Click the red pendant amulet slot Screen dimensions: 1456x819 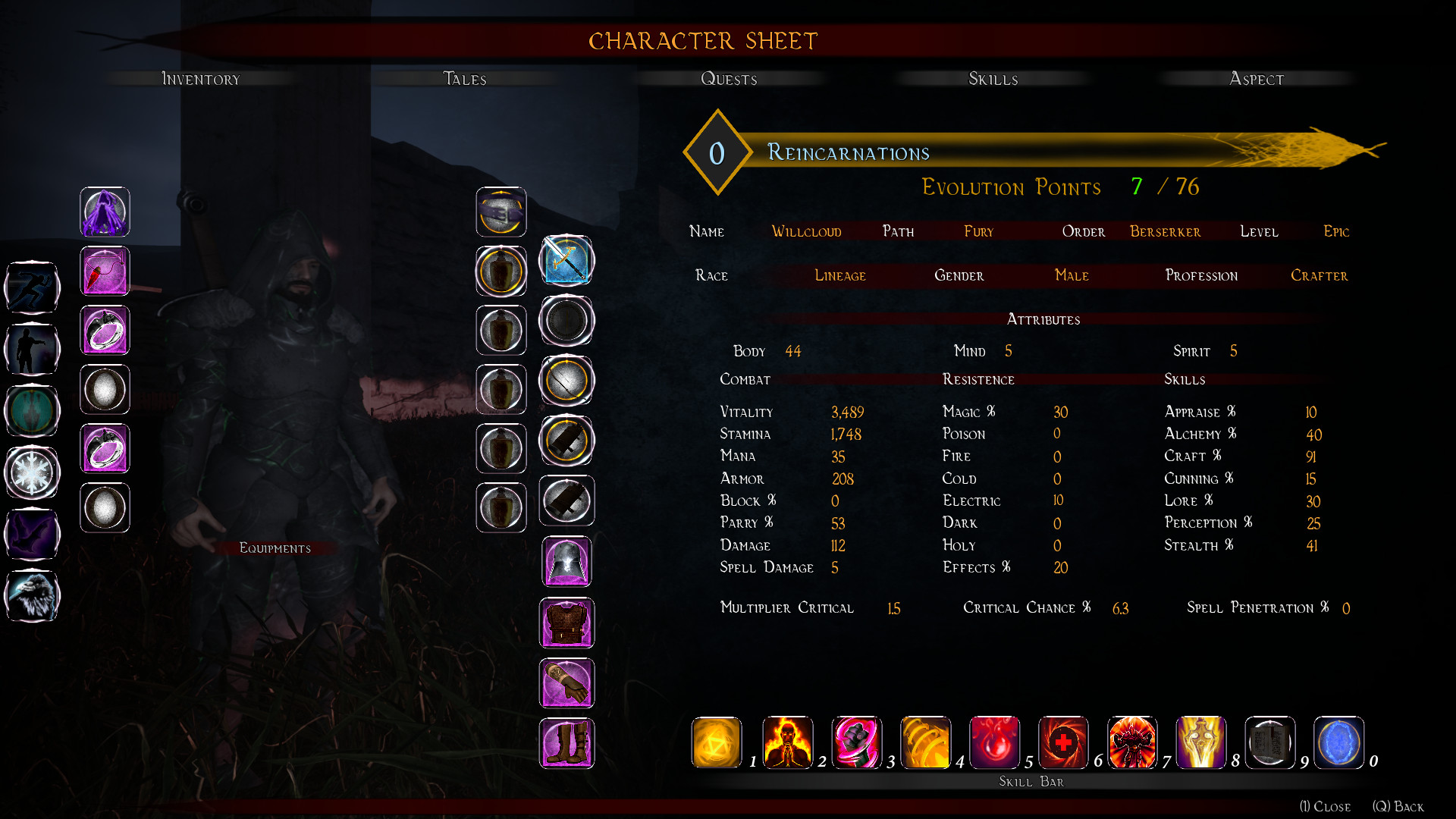(105, 271)
